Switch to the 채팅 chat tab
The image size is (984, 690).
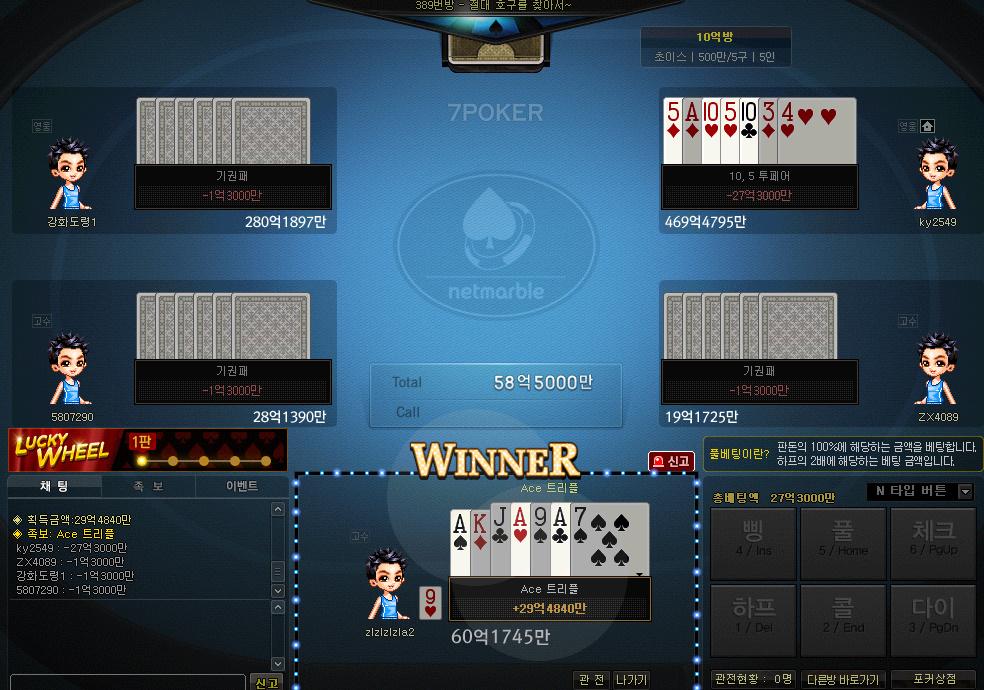click(x=54, y=486)
